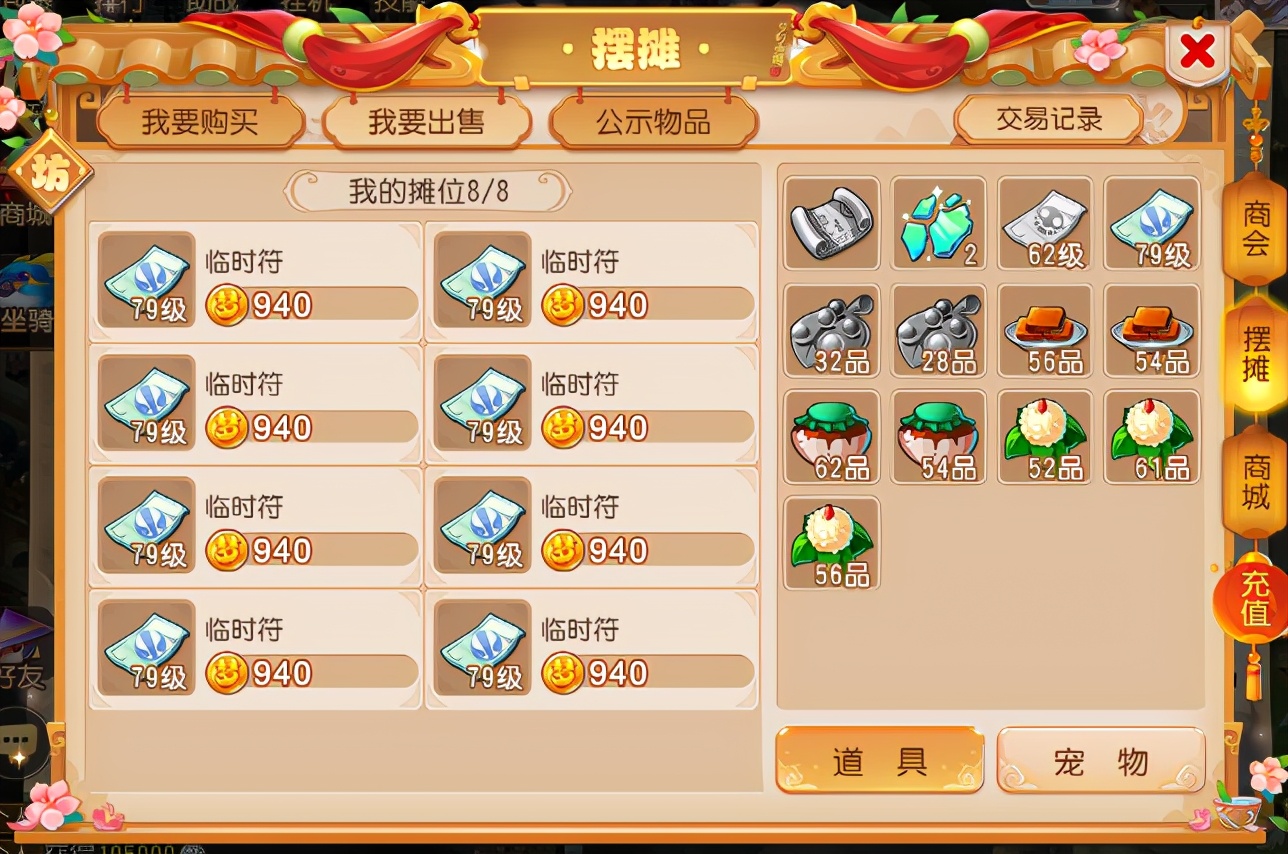The width and height of the screenshot is (1288, 854).
Task: View the 交易记录 tab
Action: click(1048, 117)
